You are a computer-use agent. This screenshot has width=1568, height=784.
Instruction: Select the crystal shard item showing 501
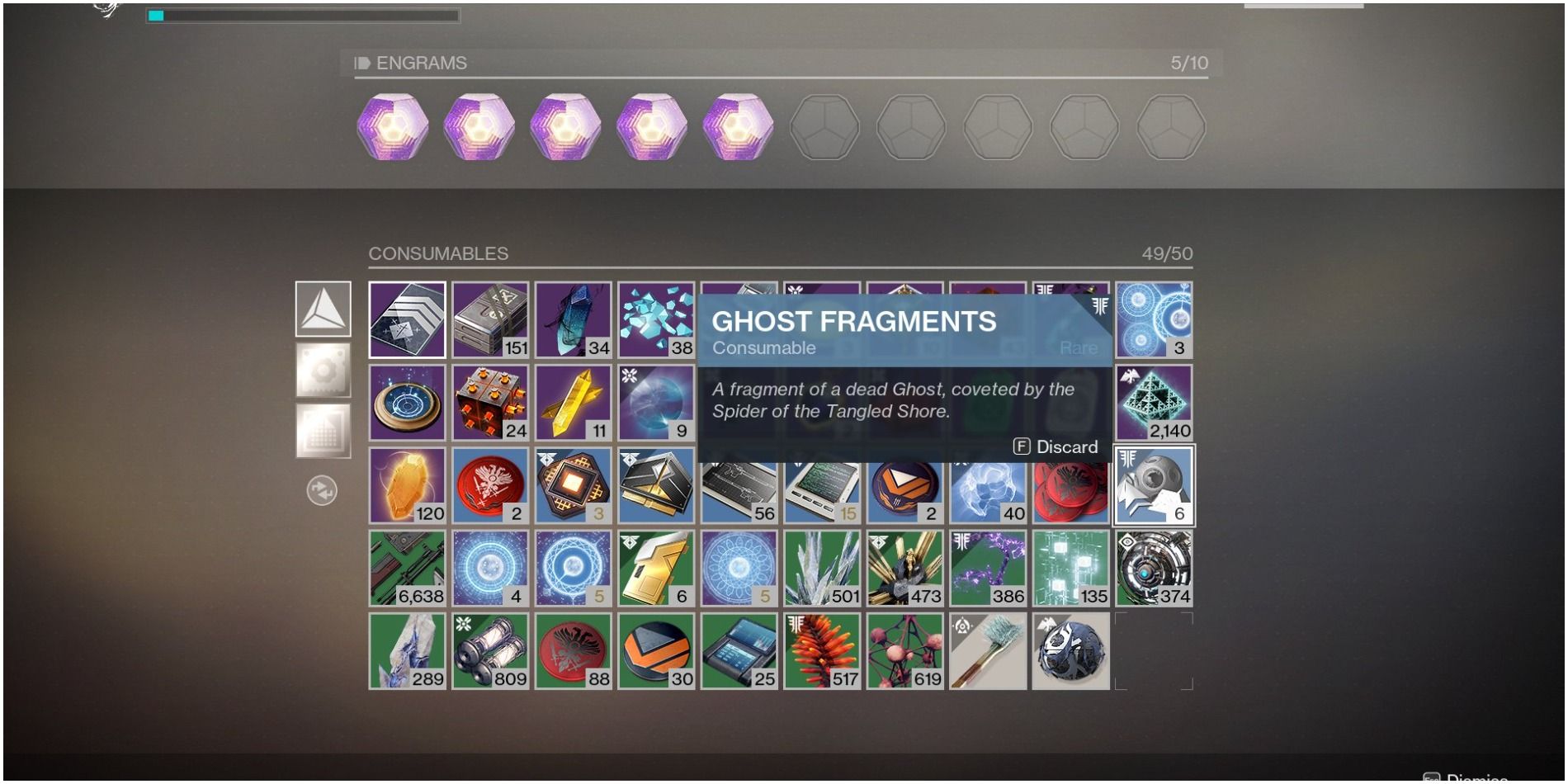[x=821, y=567]
